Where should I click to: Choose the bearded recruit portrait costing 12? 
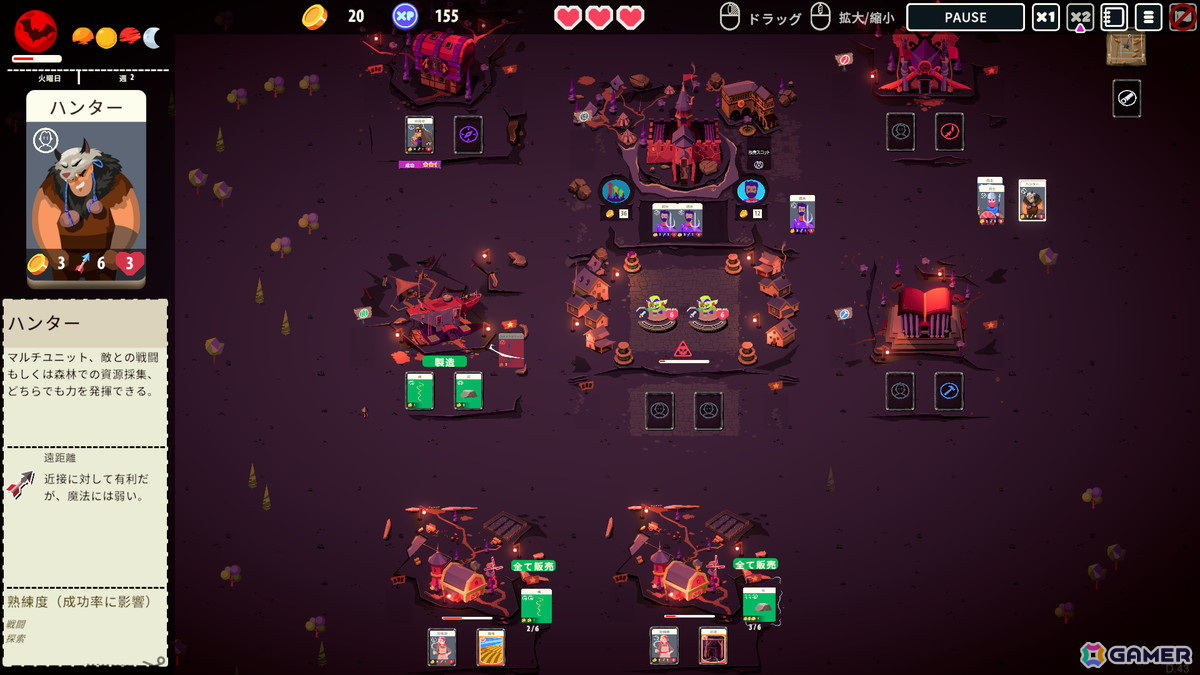click(750, 190)
